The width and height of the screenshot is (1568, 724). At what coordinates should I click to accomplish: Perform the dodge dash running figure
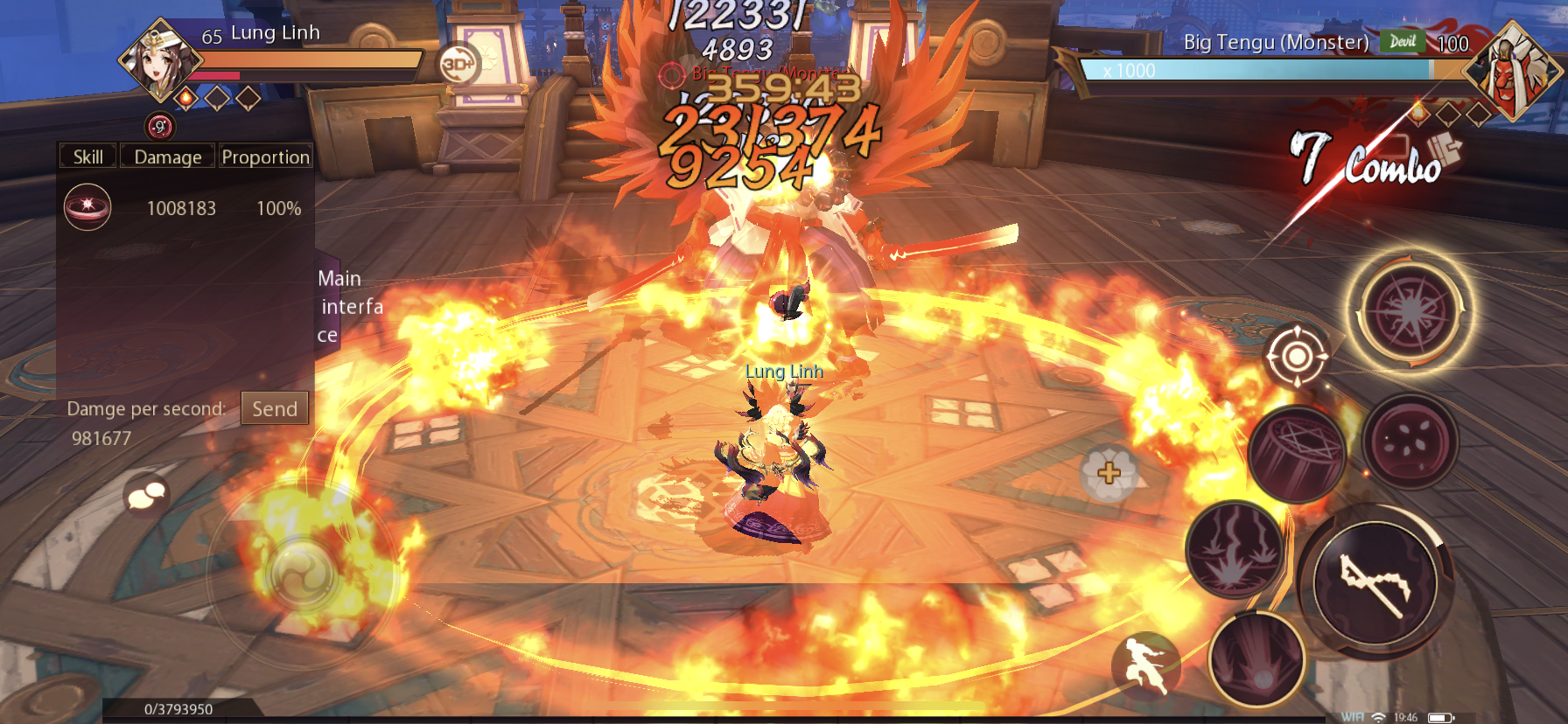point(1146,666)
